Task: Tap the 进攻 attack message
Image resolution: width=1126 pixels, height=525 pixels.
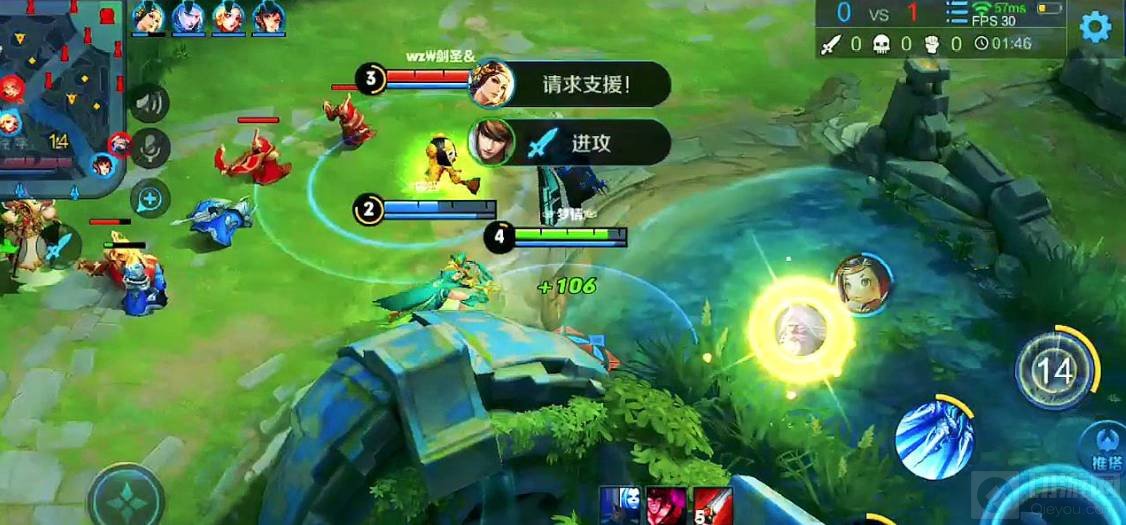Action: click(x=589, y=143)
